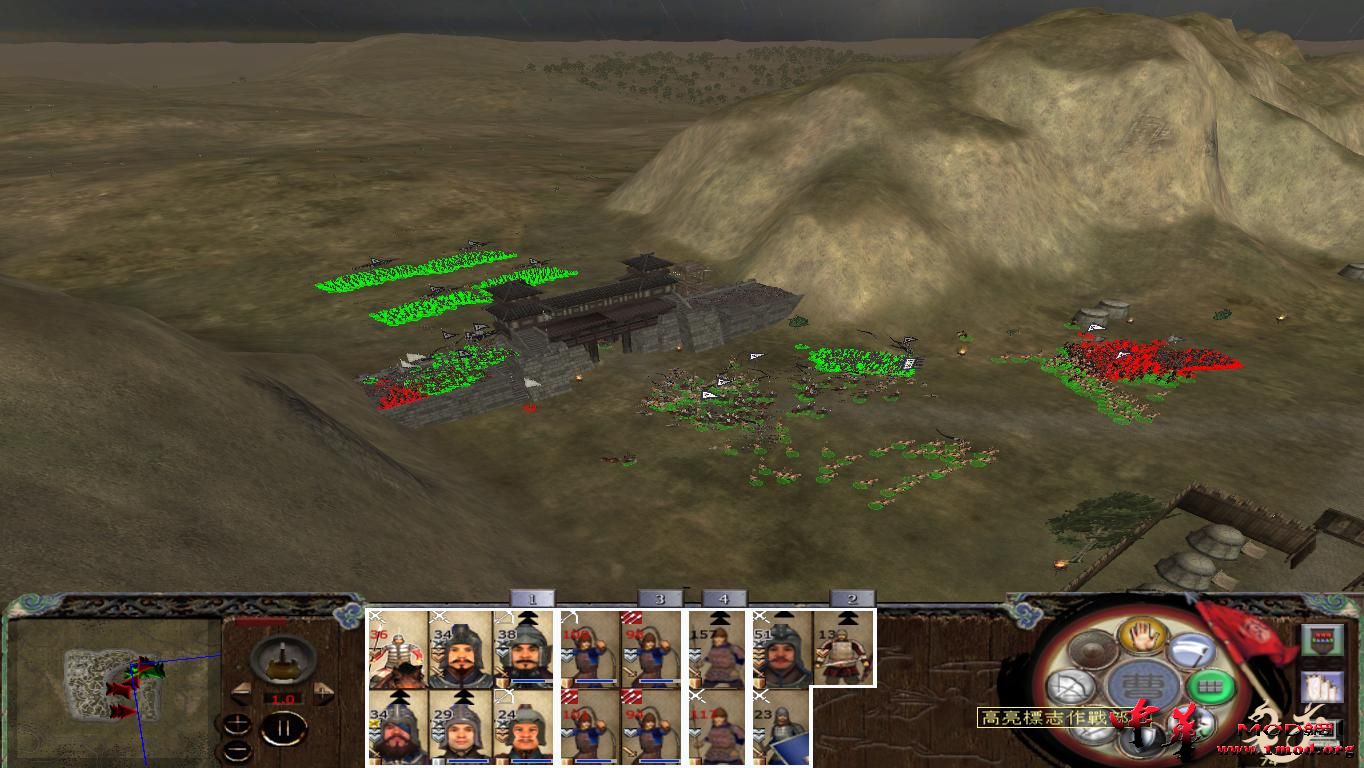This screenshot has height=768, width=1364.
Task: Select the halt hand icon on the radial menu
Action: click(1142, 636)
